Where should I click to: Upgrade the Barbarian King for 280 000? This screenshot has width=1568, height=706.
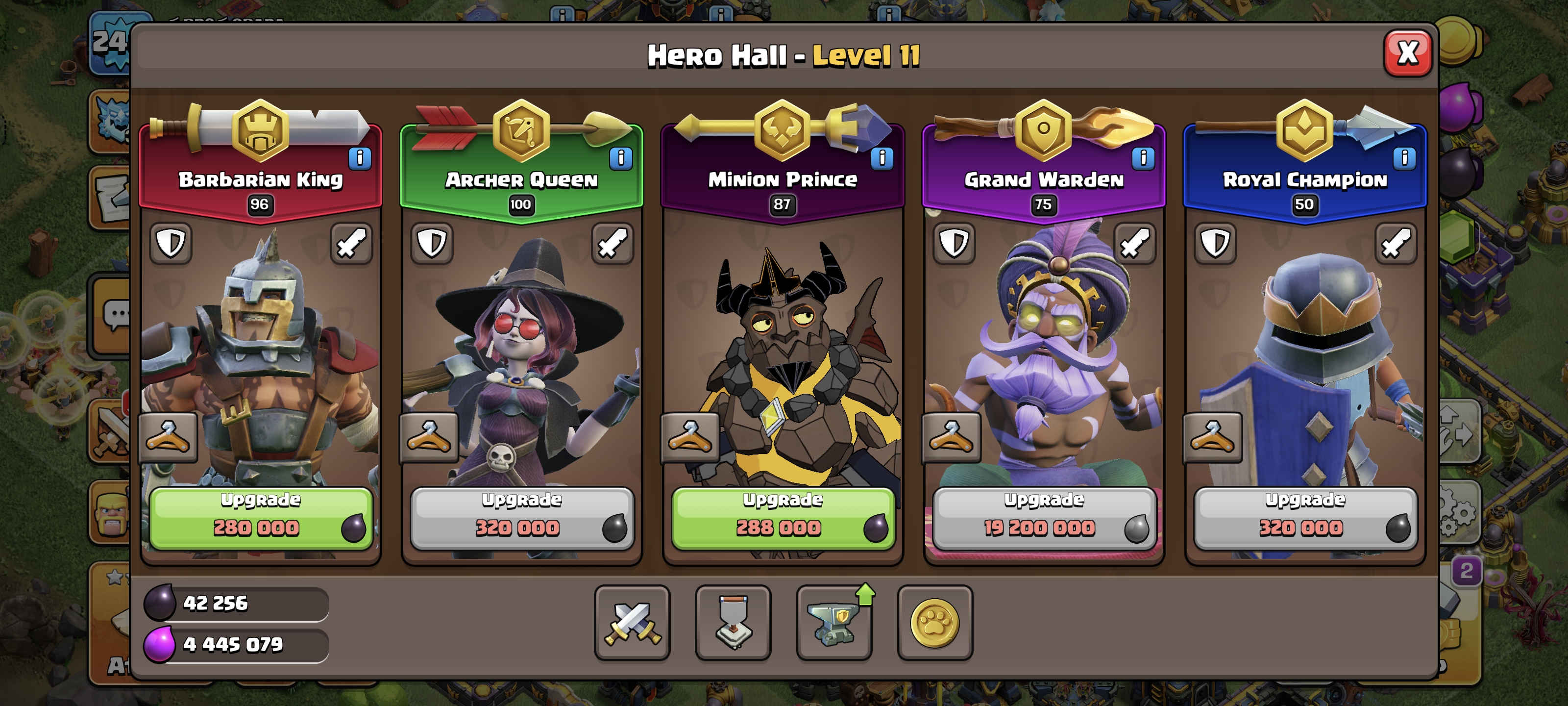[x=261, y=518]
